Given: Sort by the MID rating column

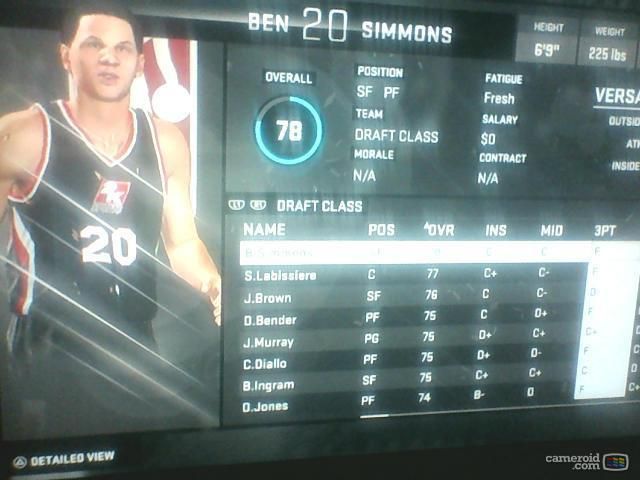Looking at the screenshot, I should tap(551, 230).
